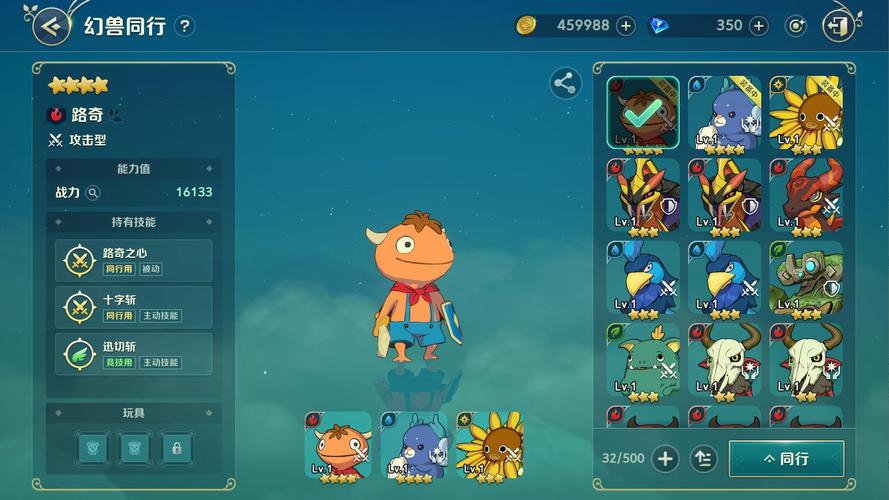Pick the green armored golem familiar

(x=805, y=277)
